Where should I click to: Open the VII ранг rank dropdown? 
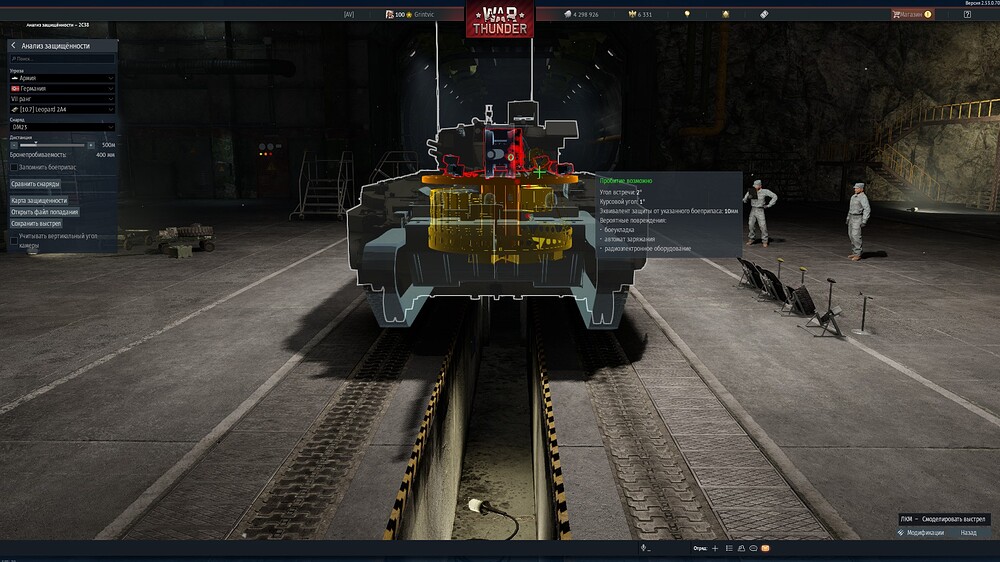tap(62, 98)
